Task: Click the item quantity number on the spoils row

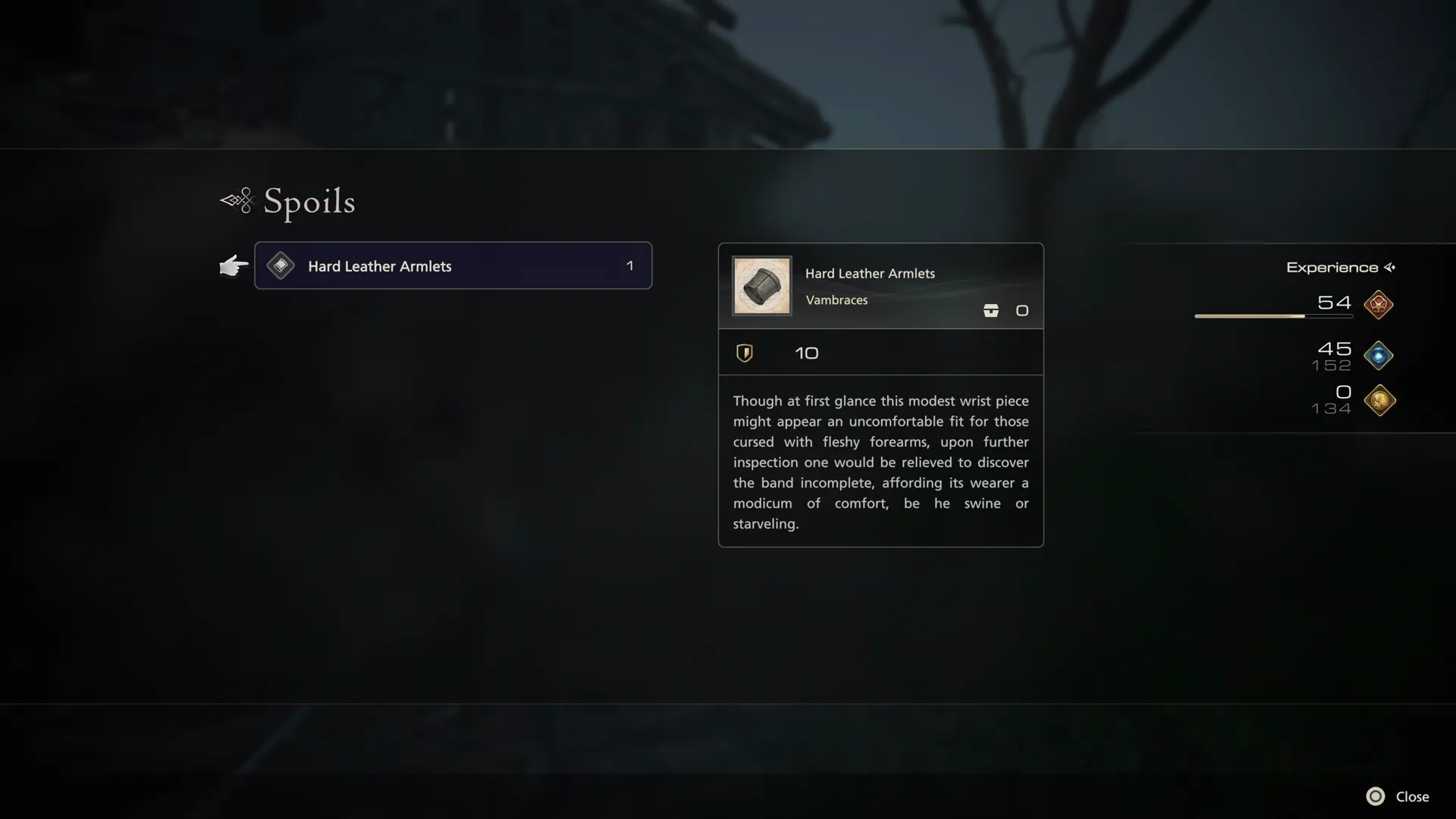Action: coord(629,265)
